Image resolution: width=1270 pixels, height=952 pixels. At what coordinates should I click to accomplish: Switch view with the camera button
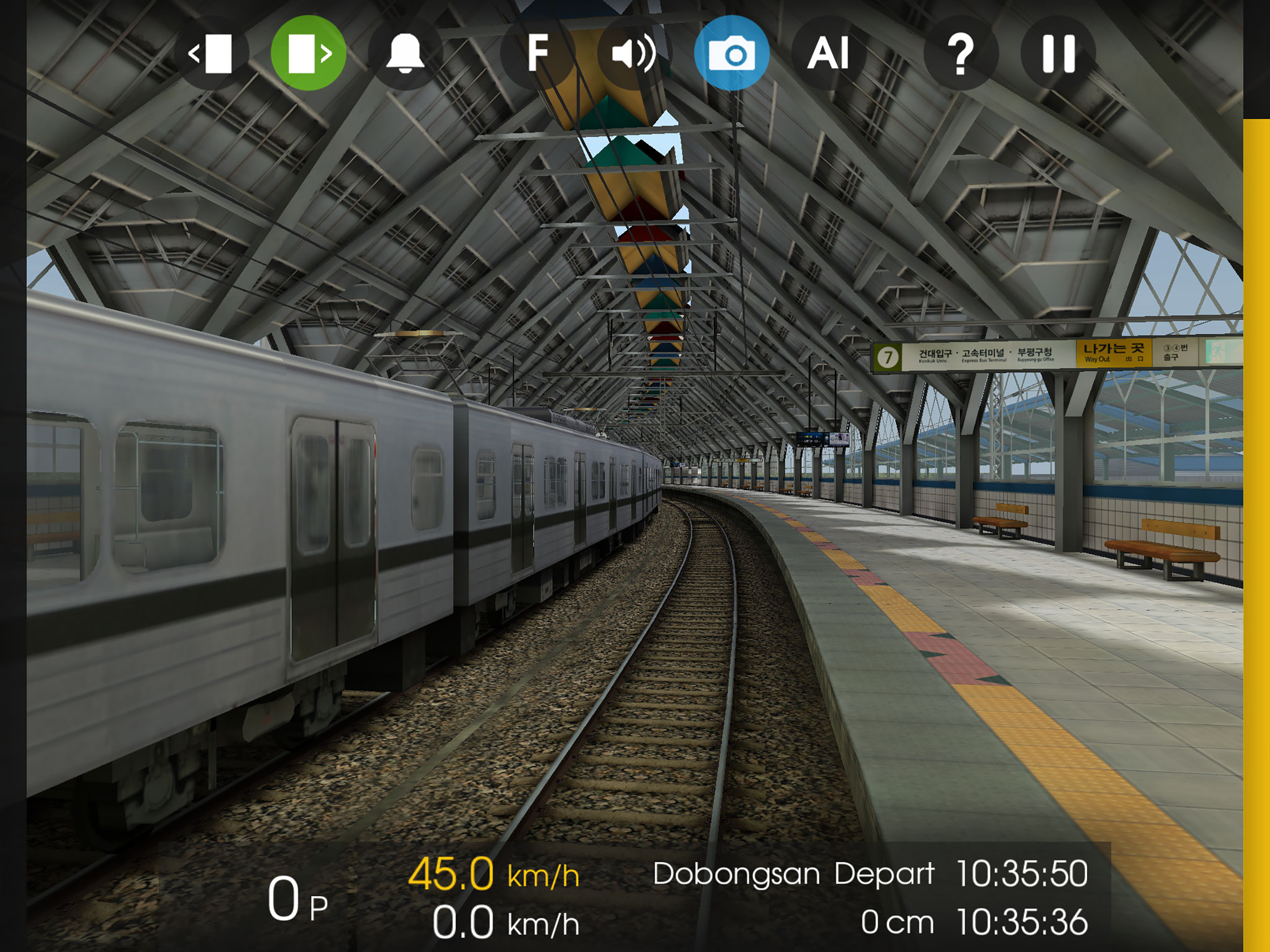click(x=731, y=53)
